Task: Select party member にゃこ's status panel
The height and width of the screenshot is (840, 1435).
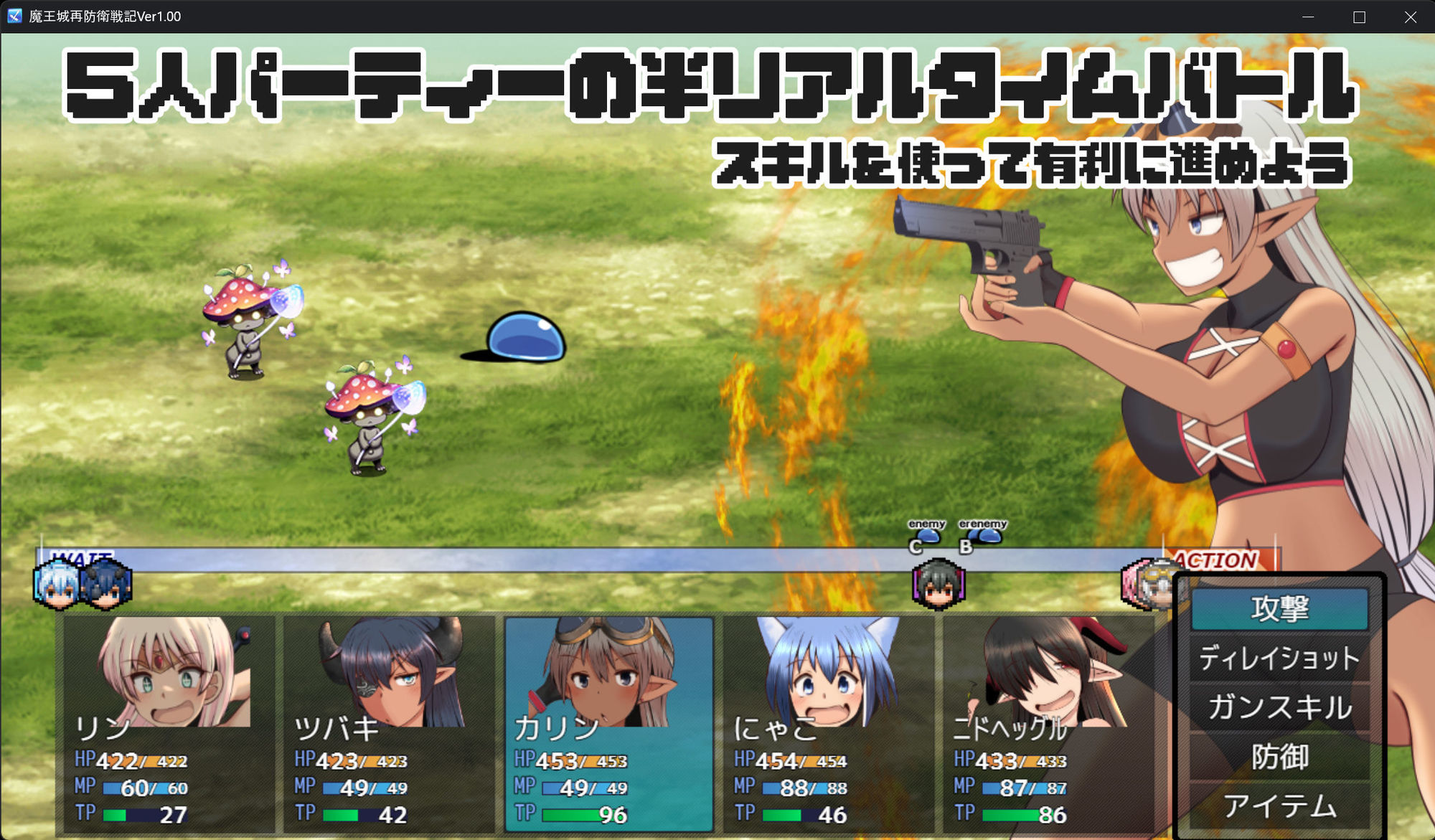Action: [829, 724]
